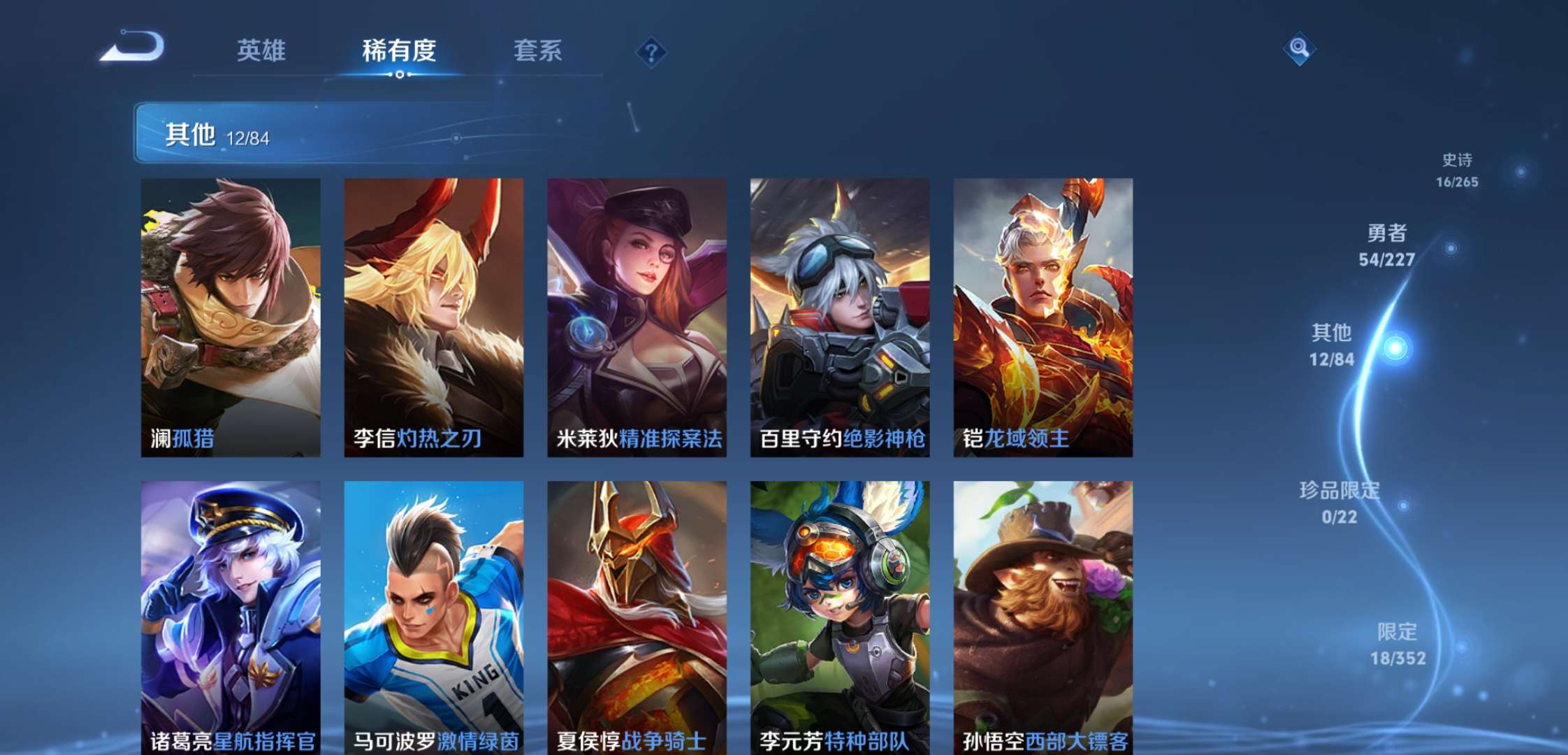Choose the 马可波罗 激情绿茵 skin card
The image size is (1568, 755).
[433, 617]
